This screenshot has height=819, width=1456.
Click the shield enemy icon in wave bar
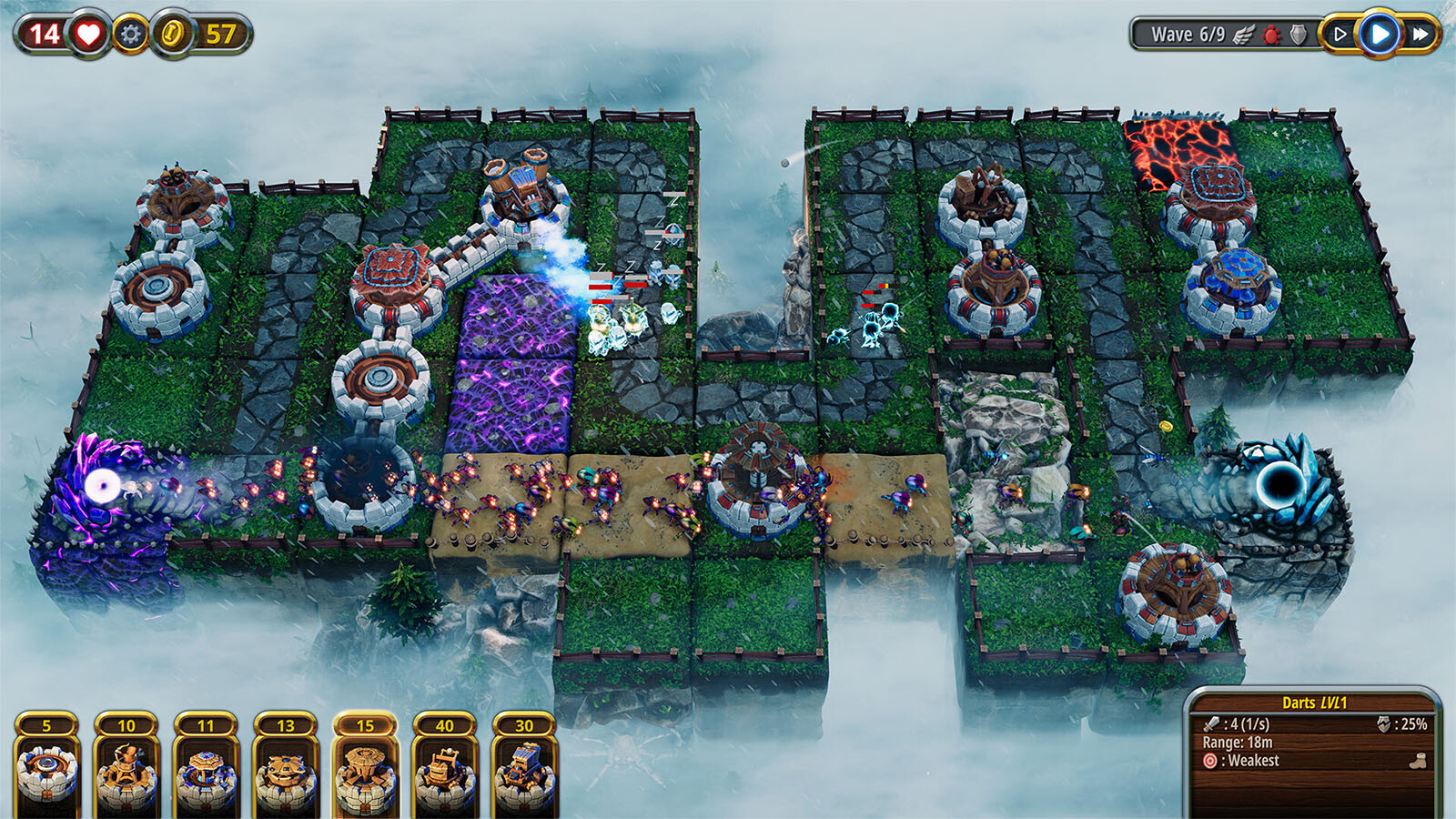pos(1299,35)
